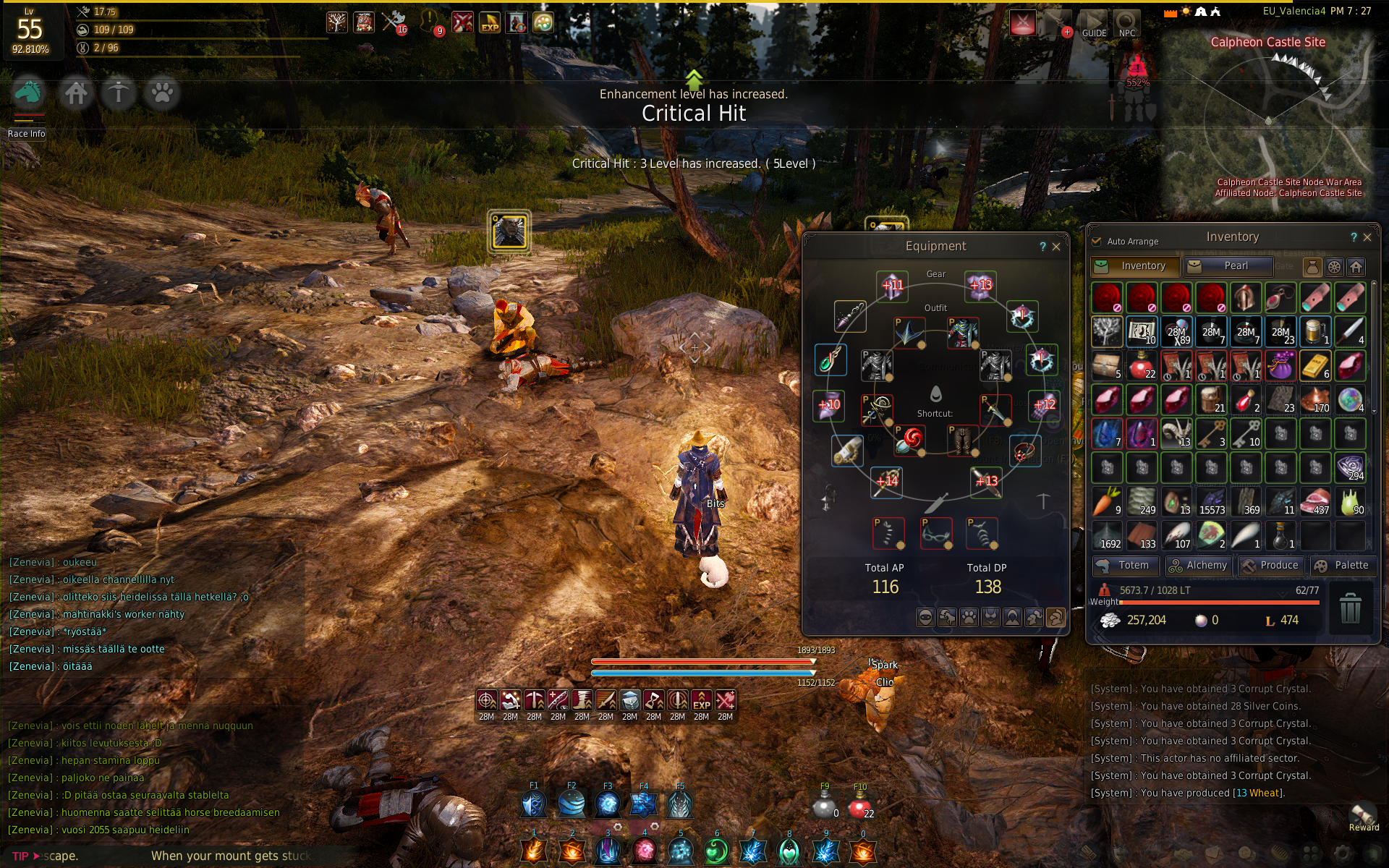Viewport: 1389px width, 868px height.
Task: Select the carrot item slot
Action: click(1106, 501)
